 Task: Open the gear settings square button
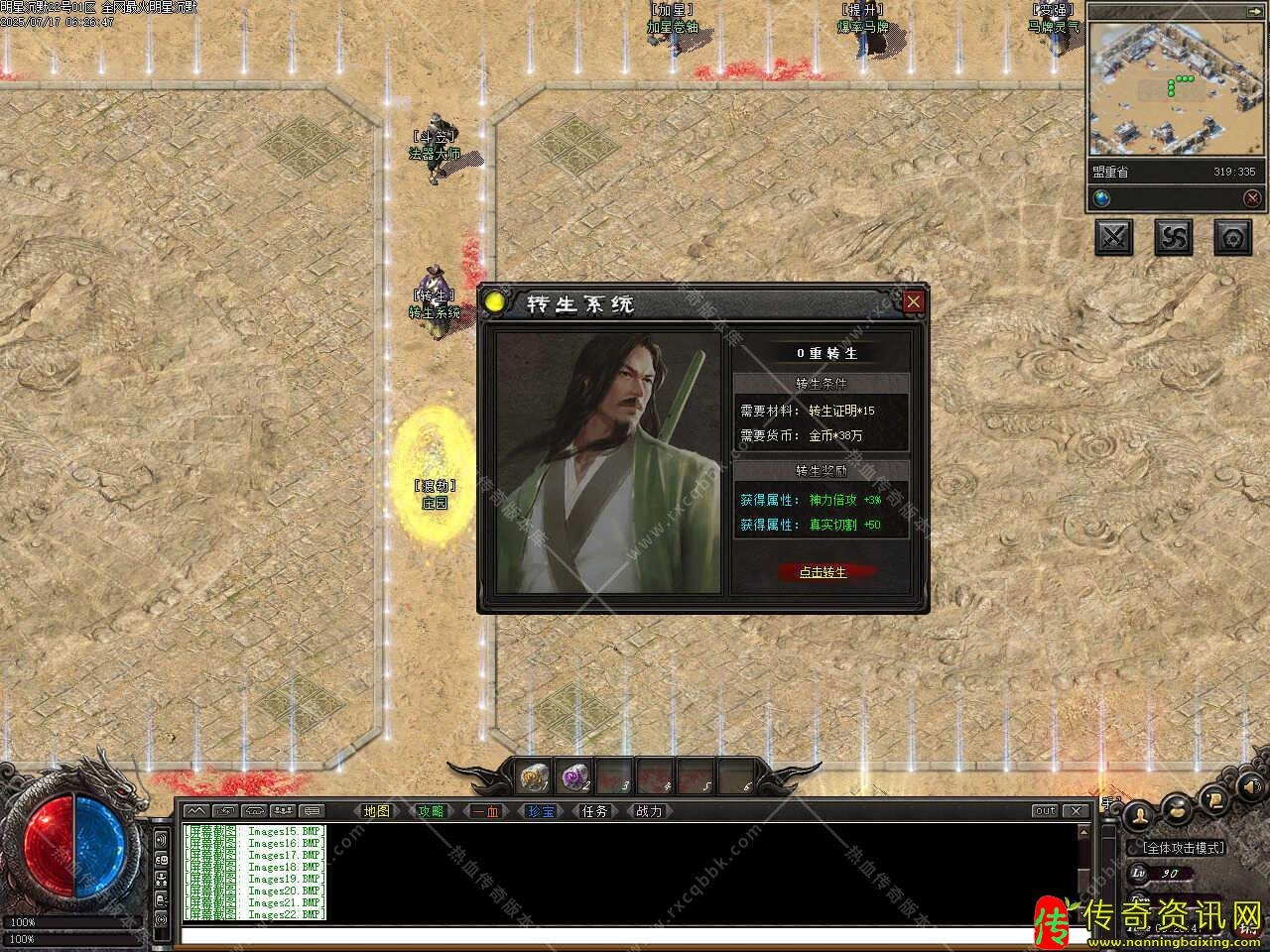[x=1233, y=237]
